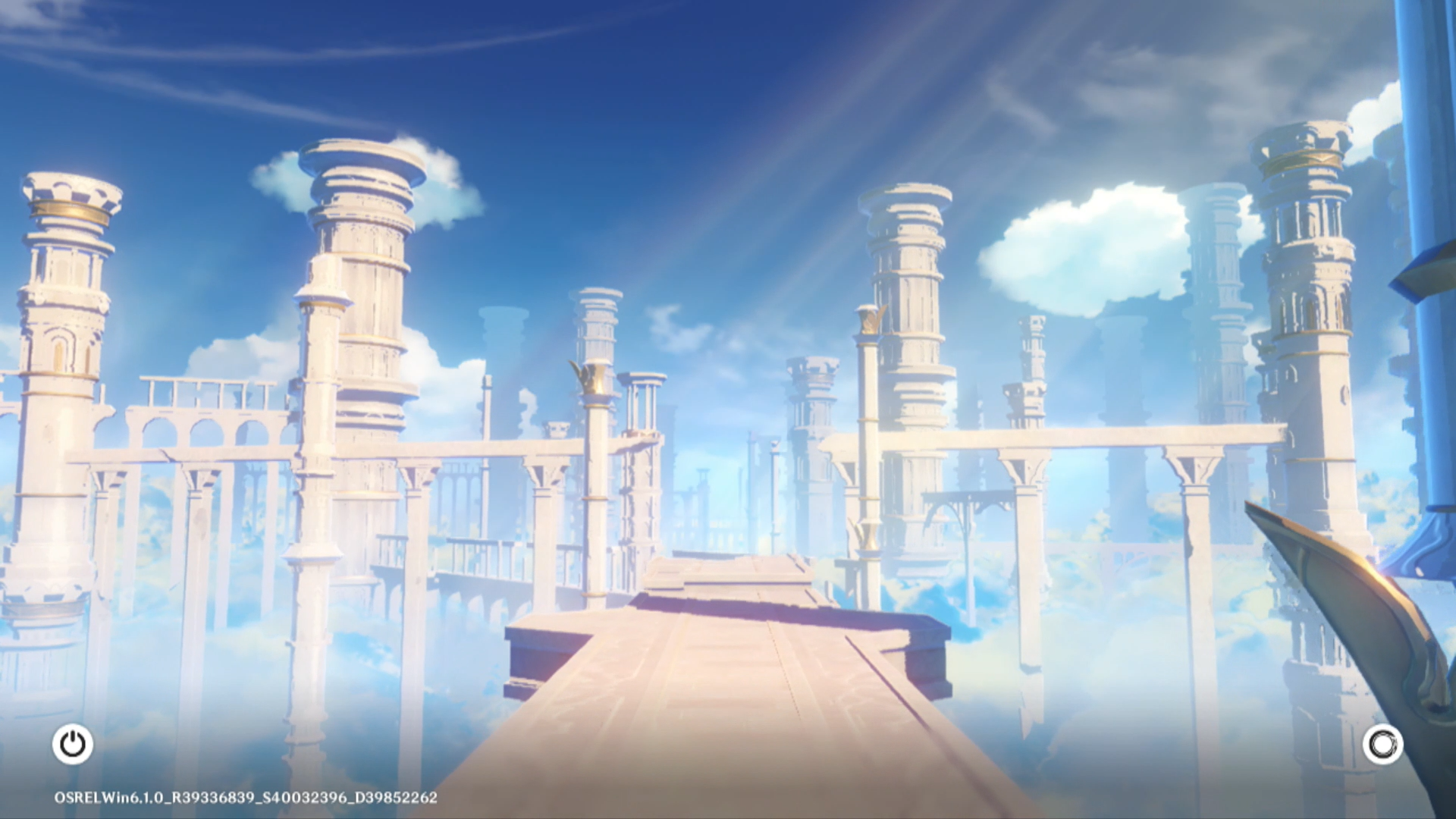Open the circular icon button at bottom right
The width and height of the screenshot is (1456, 819).
[x=1382, y=745]
